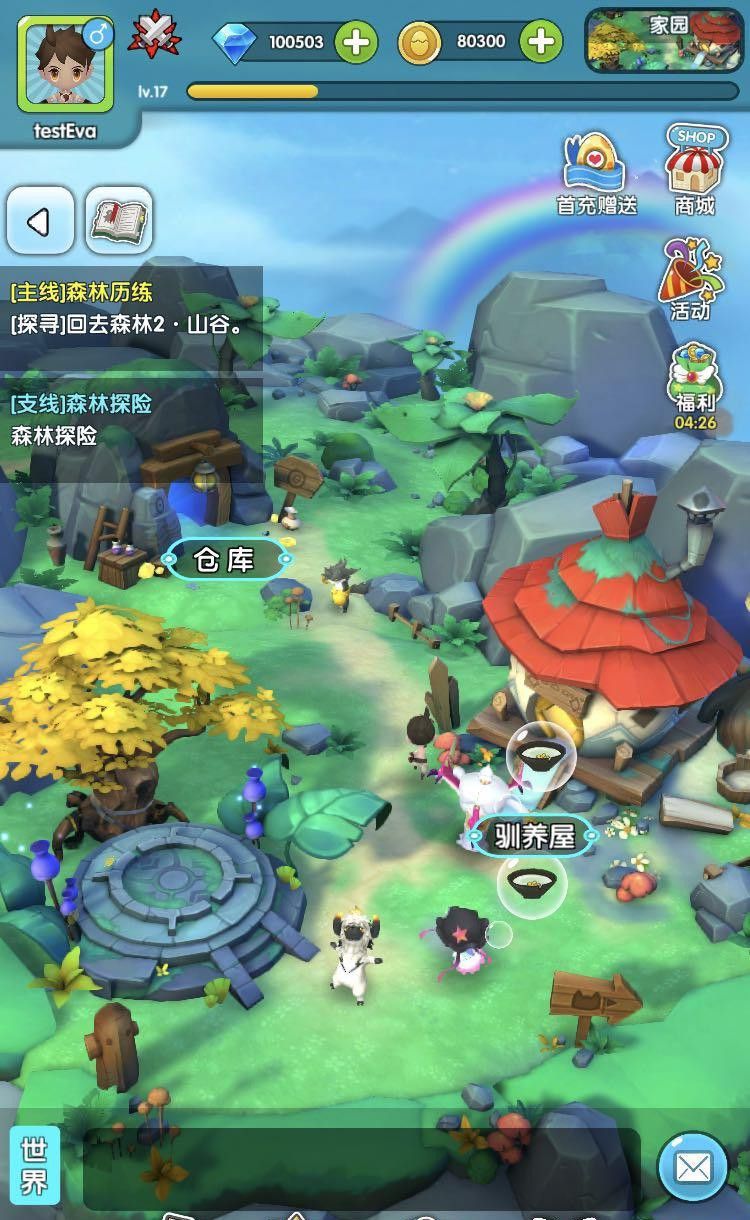Select the 支线 森林探险 side quest tracker
Image resolution: width=750 pixels, height=1220 pixels.
pos(130,420)
